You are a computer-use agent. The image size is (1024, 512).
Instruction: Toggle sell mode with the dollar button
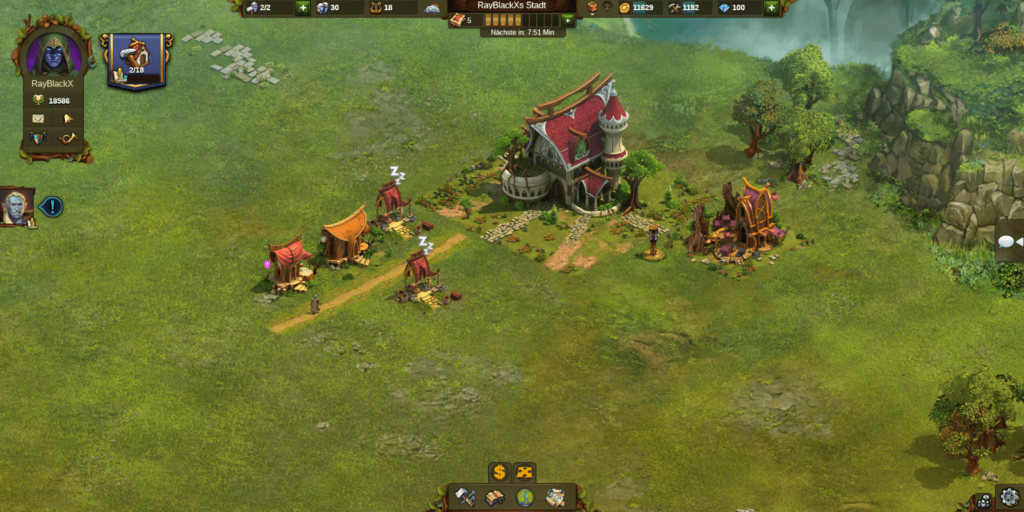(x=499, y=472)
